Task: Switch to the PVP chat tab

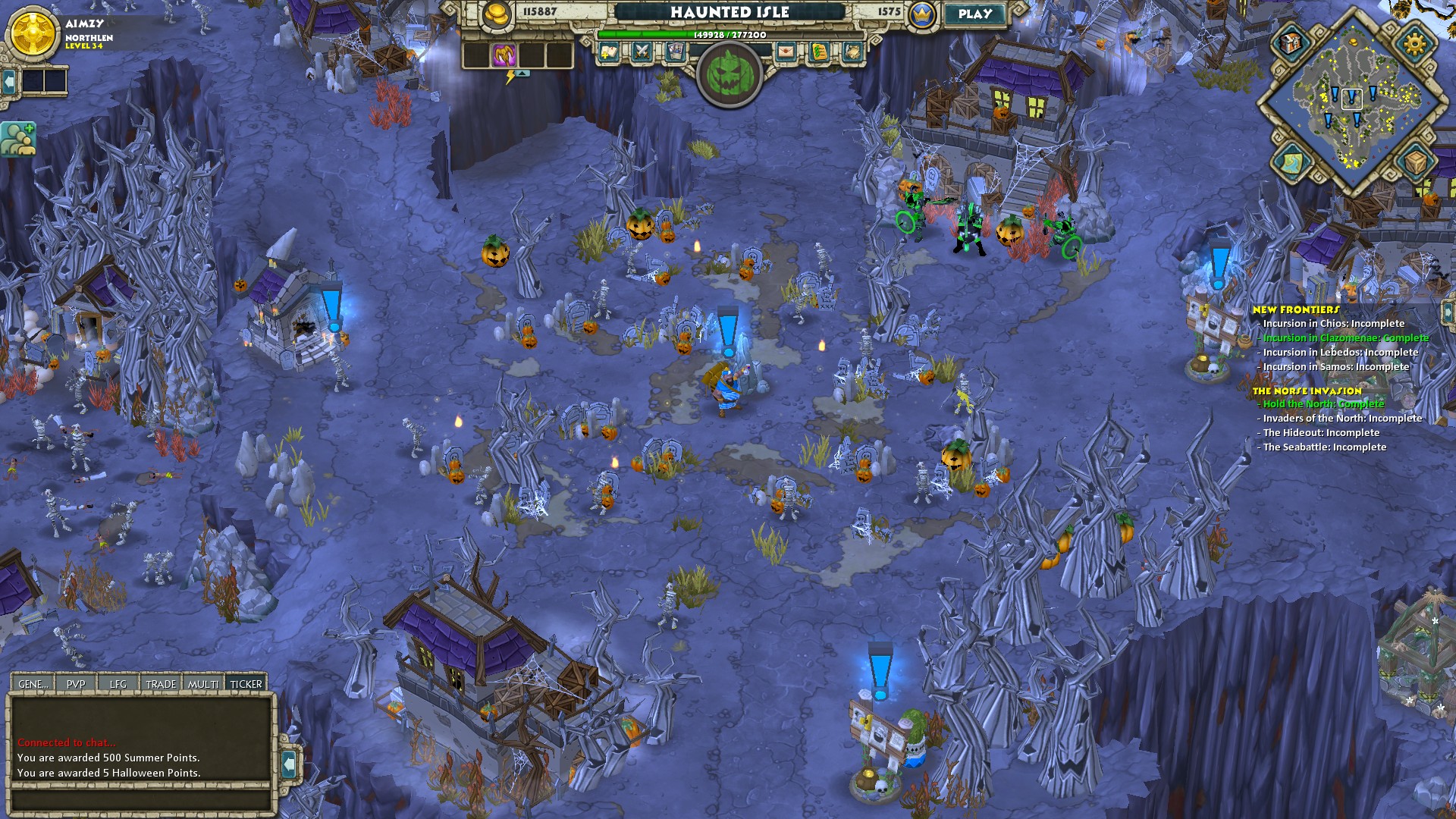Action: 76,684
